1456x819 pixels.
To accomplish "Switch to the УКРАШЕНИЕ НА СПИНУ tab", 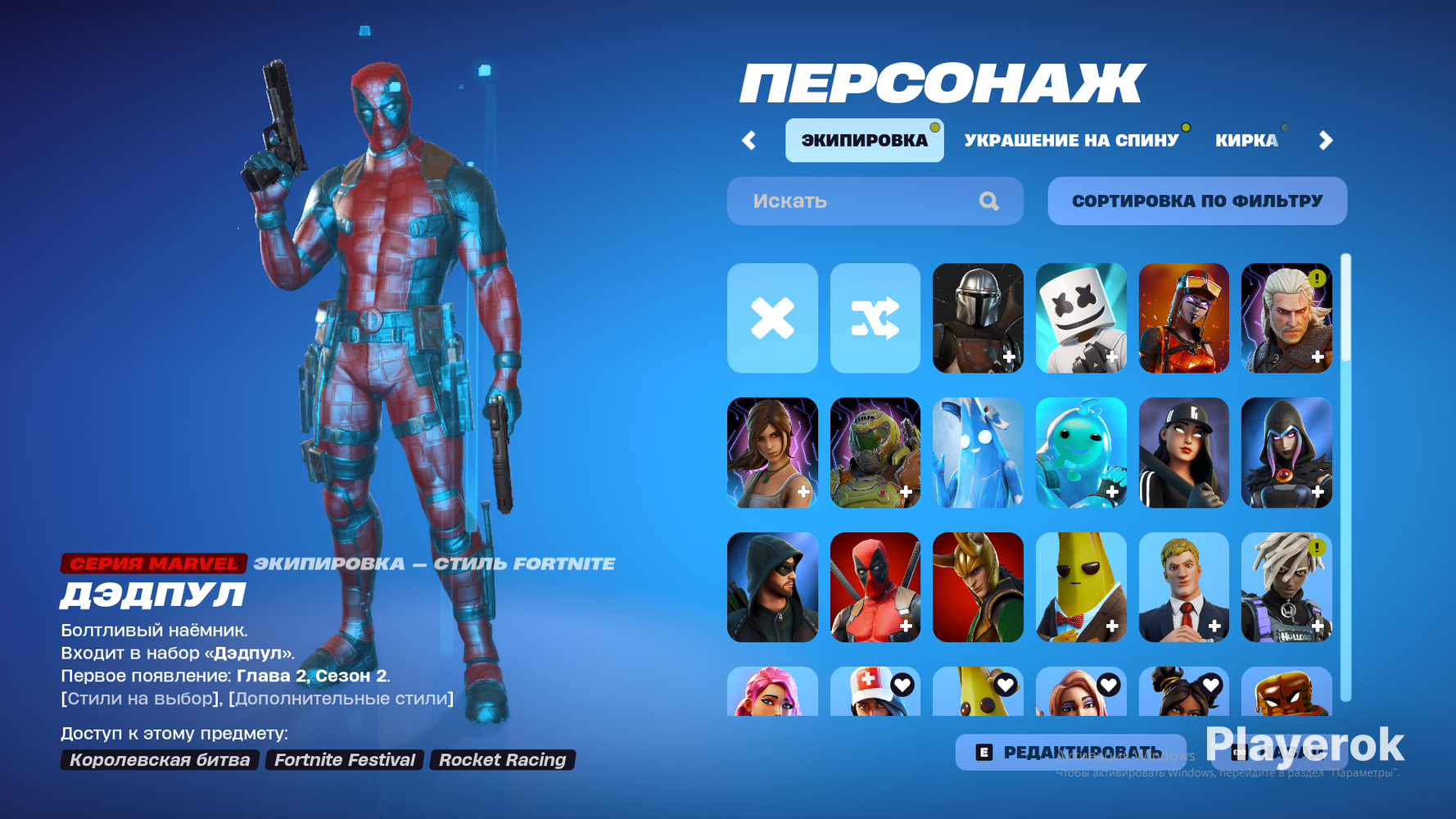I will tap(1073, 139).
